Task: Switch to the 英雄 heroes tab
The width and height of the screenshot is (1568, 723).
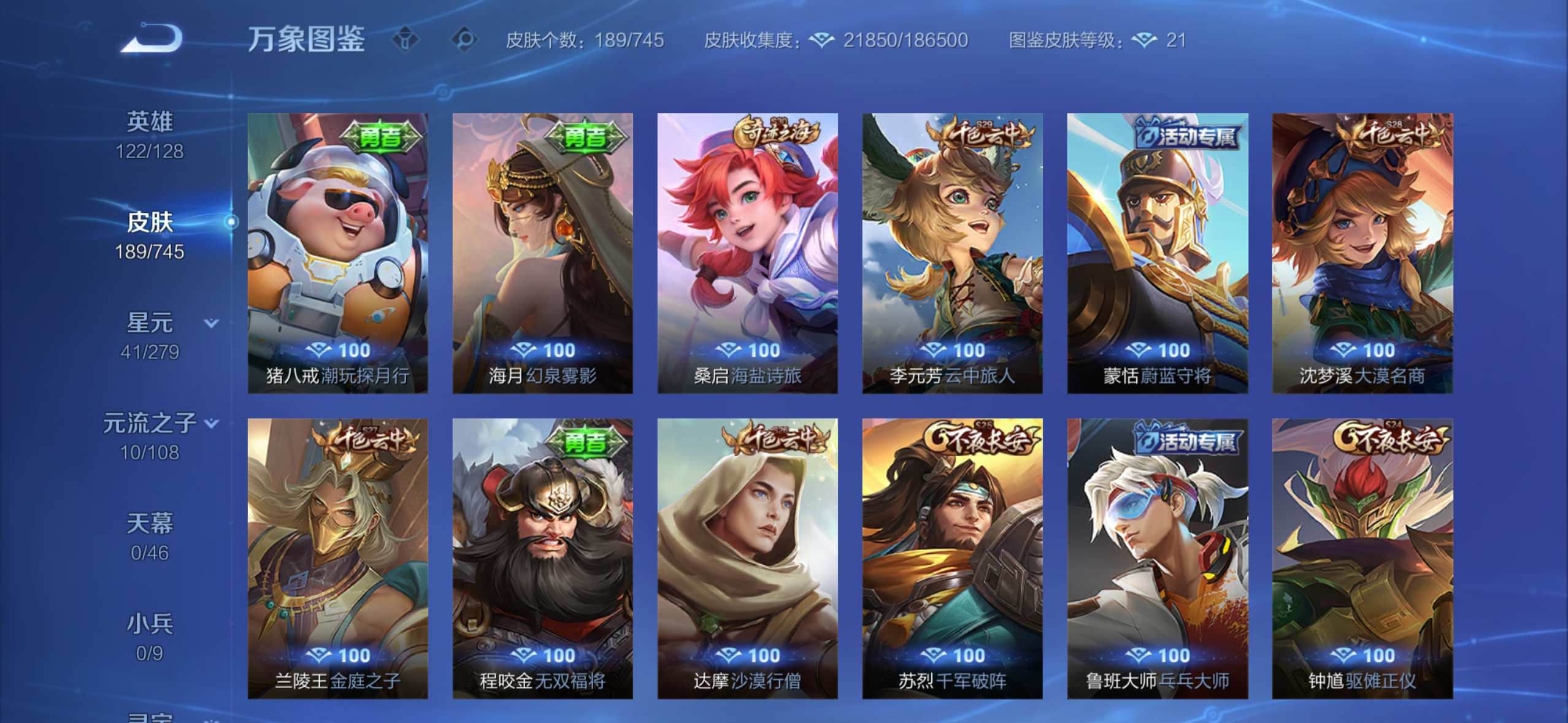Action: coord(150,135)
